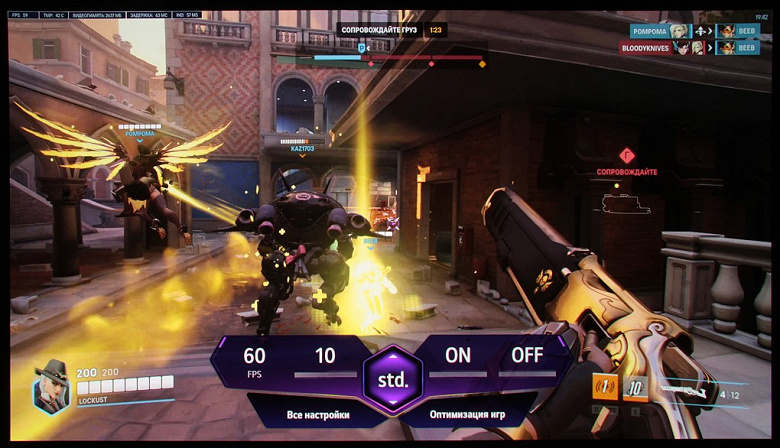
Task: Activate the orange ability icon showing 1
Action: pyautogui.click(x=605, y=387)
